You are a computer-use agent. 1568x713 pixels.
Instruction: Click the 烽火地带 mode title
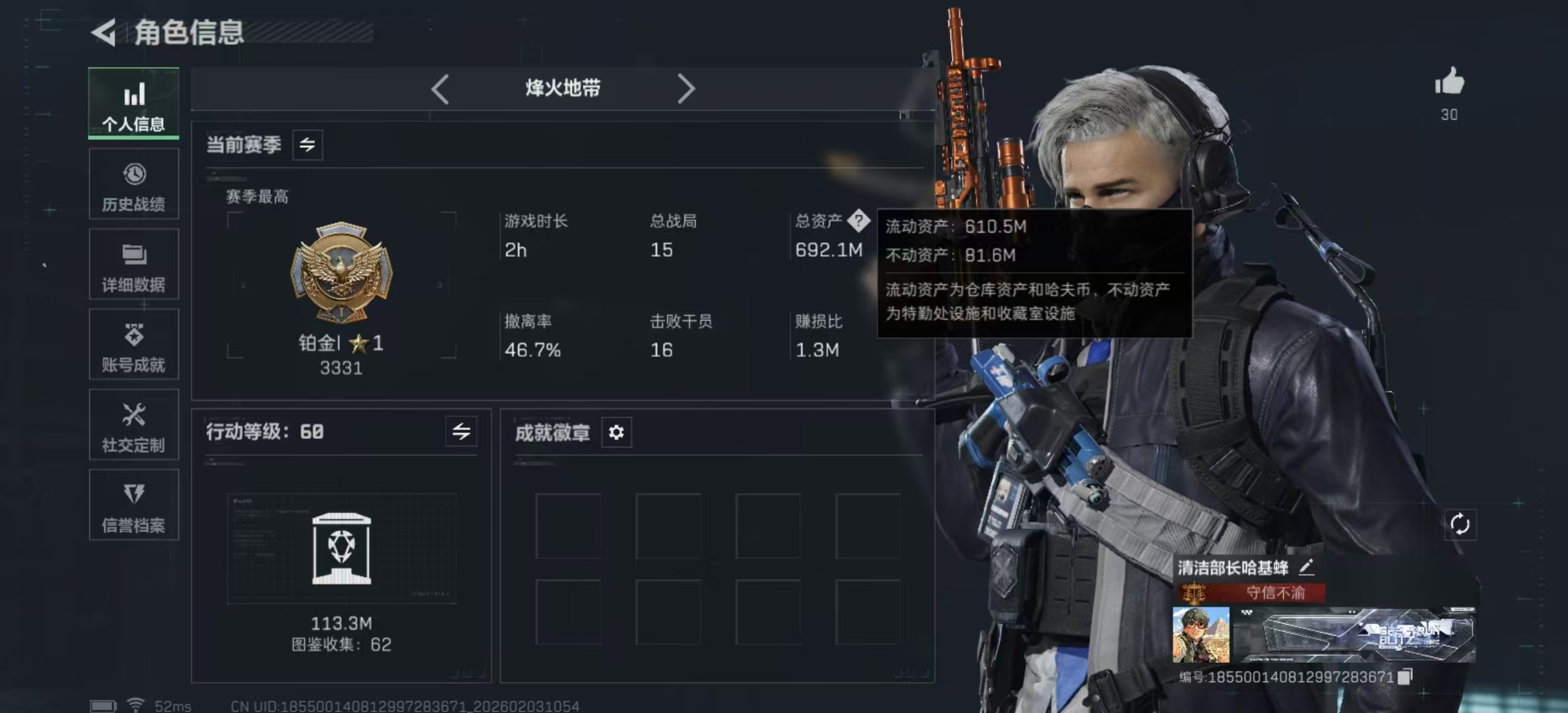coord(563,88)
